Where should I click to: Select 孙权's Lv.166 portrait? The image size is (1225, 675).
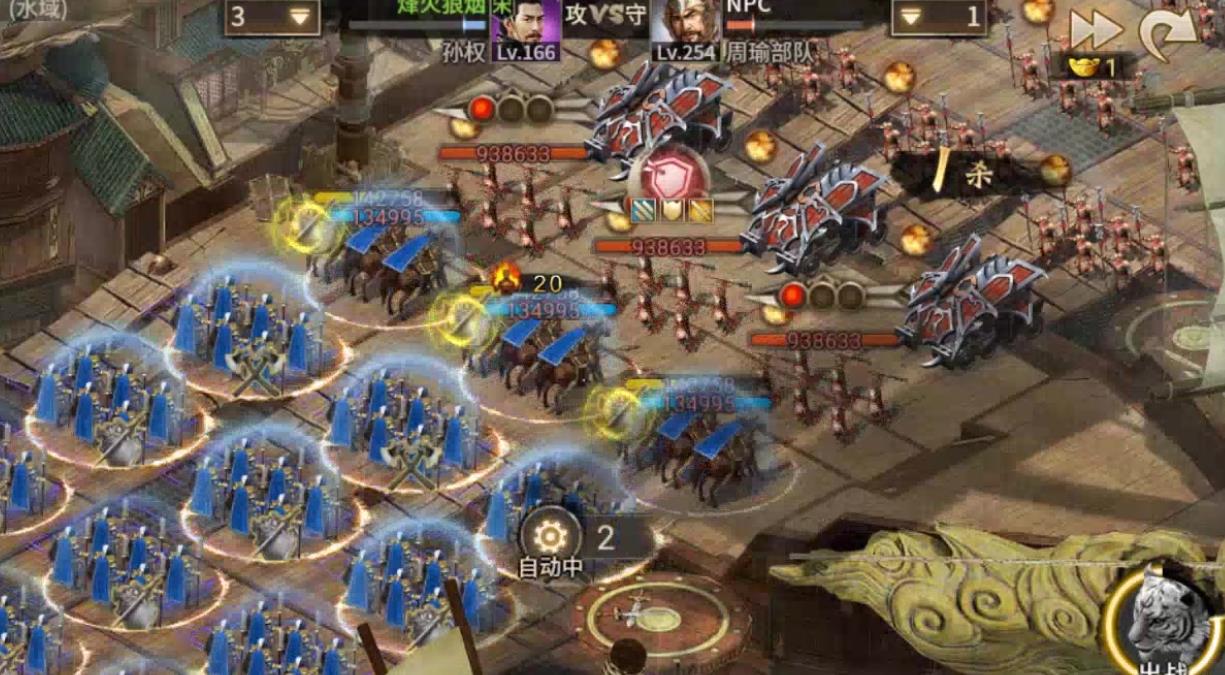coord(525,30)
